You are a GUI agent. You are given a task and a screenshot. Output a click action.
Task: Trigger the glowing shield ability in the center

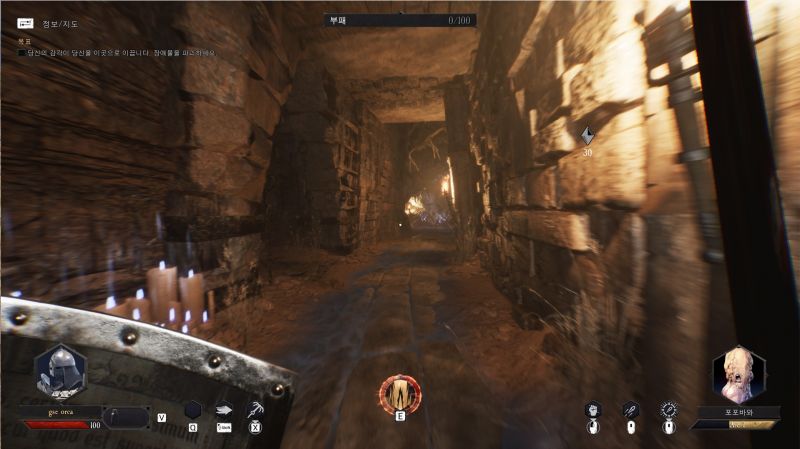click(x=400, y=393)
